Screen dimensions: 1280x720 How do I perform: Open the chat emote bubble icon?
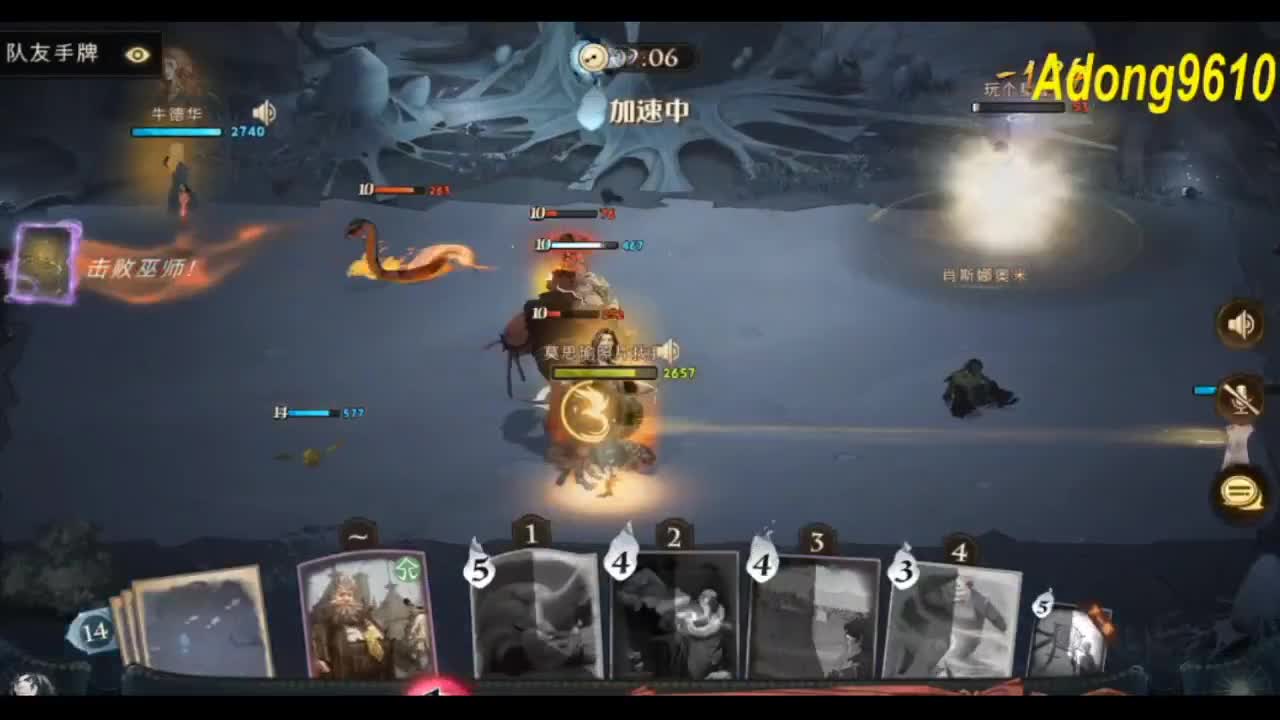tap(1238, 489)
